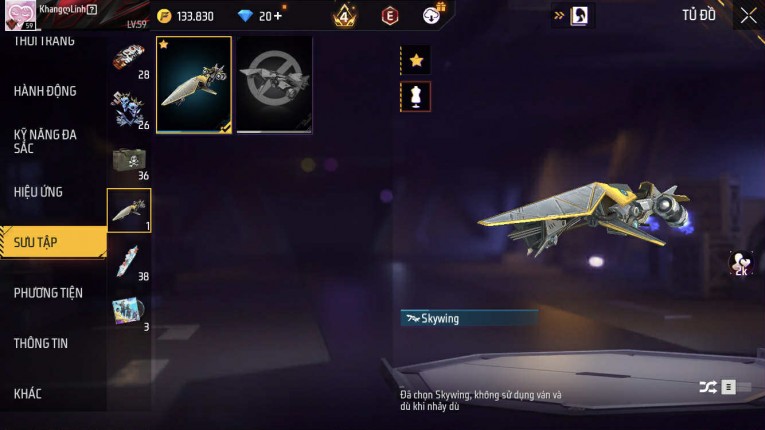
Task: Open the Sưu Tập collection tab
Action: 36,242
